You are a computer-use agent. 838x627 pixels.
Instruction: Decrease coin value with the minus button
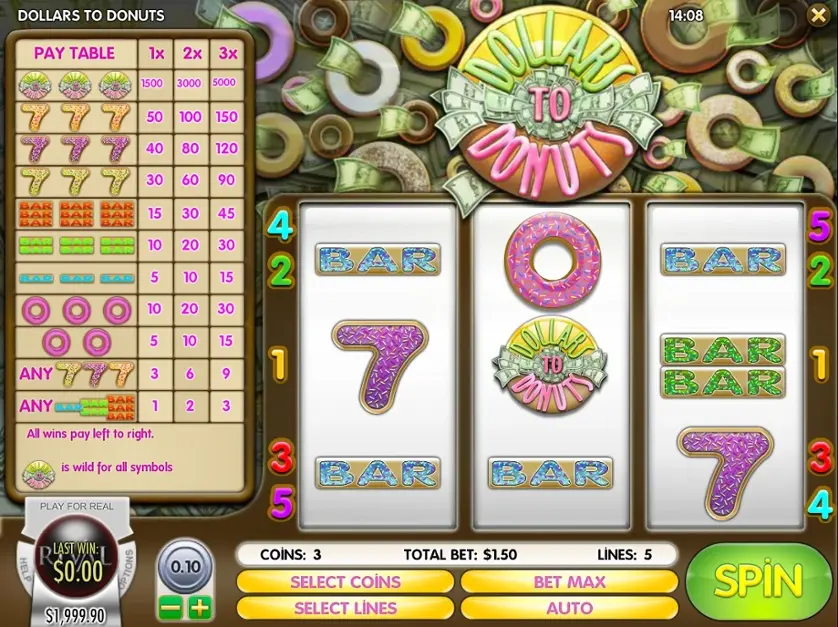(171, 607)
